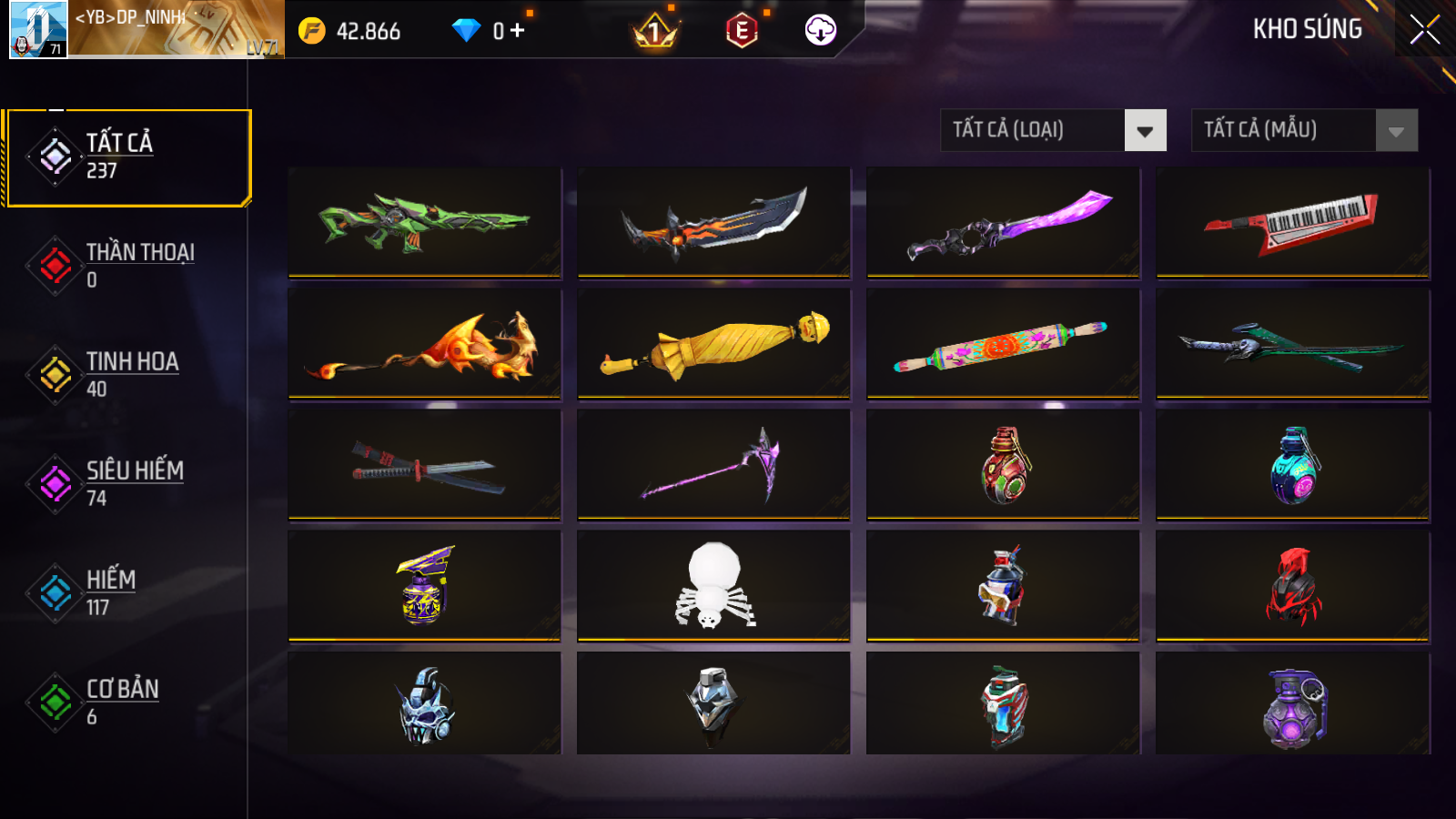
Task: Open the Tinh Hoa category
Action: 127,375
